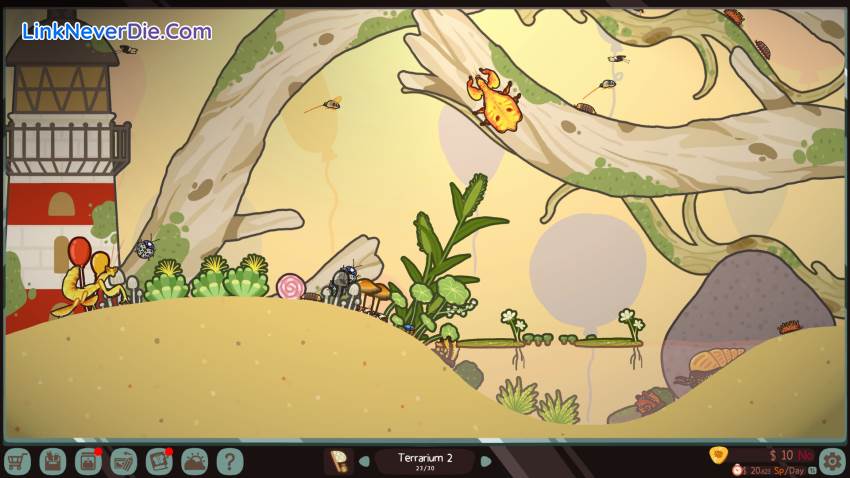The image size is (850, 478).
Task: Click the golden leaf currency icon
Action: click(717, 455)
